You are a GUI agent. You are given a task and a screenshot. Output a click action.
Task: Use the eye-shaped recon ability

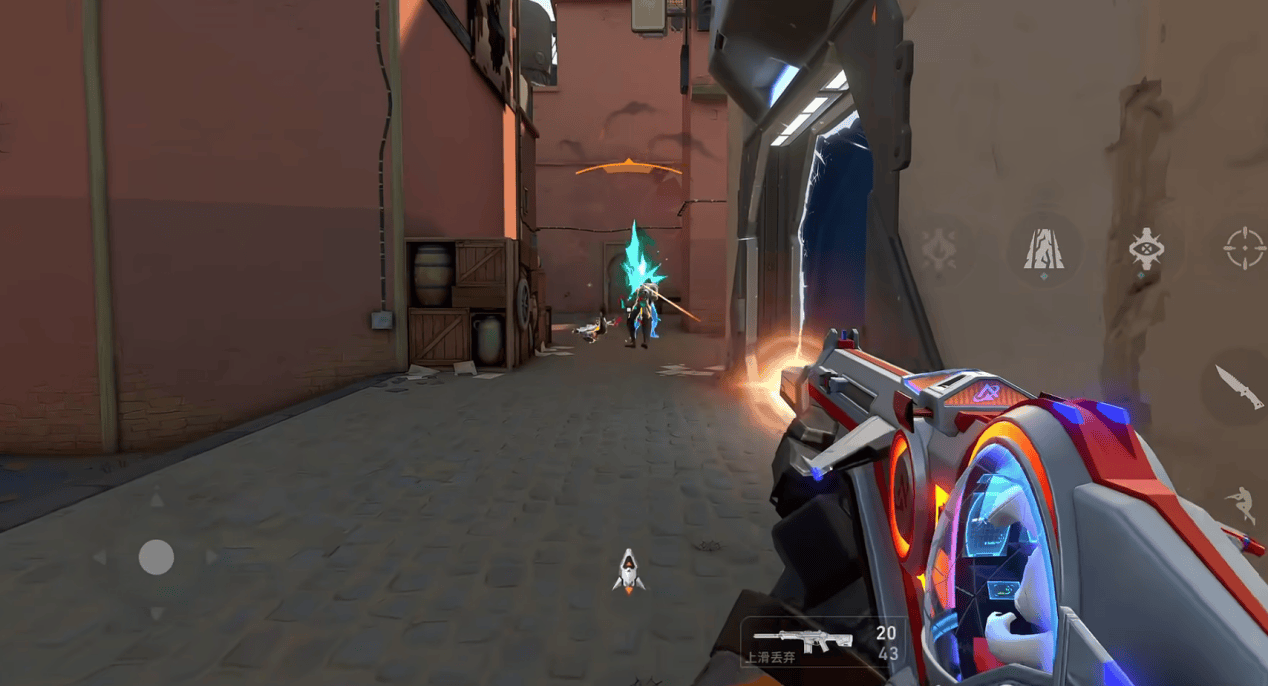click(1146, 248)
